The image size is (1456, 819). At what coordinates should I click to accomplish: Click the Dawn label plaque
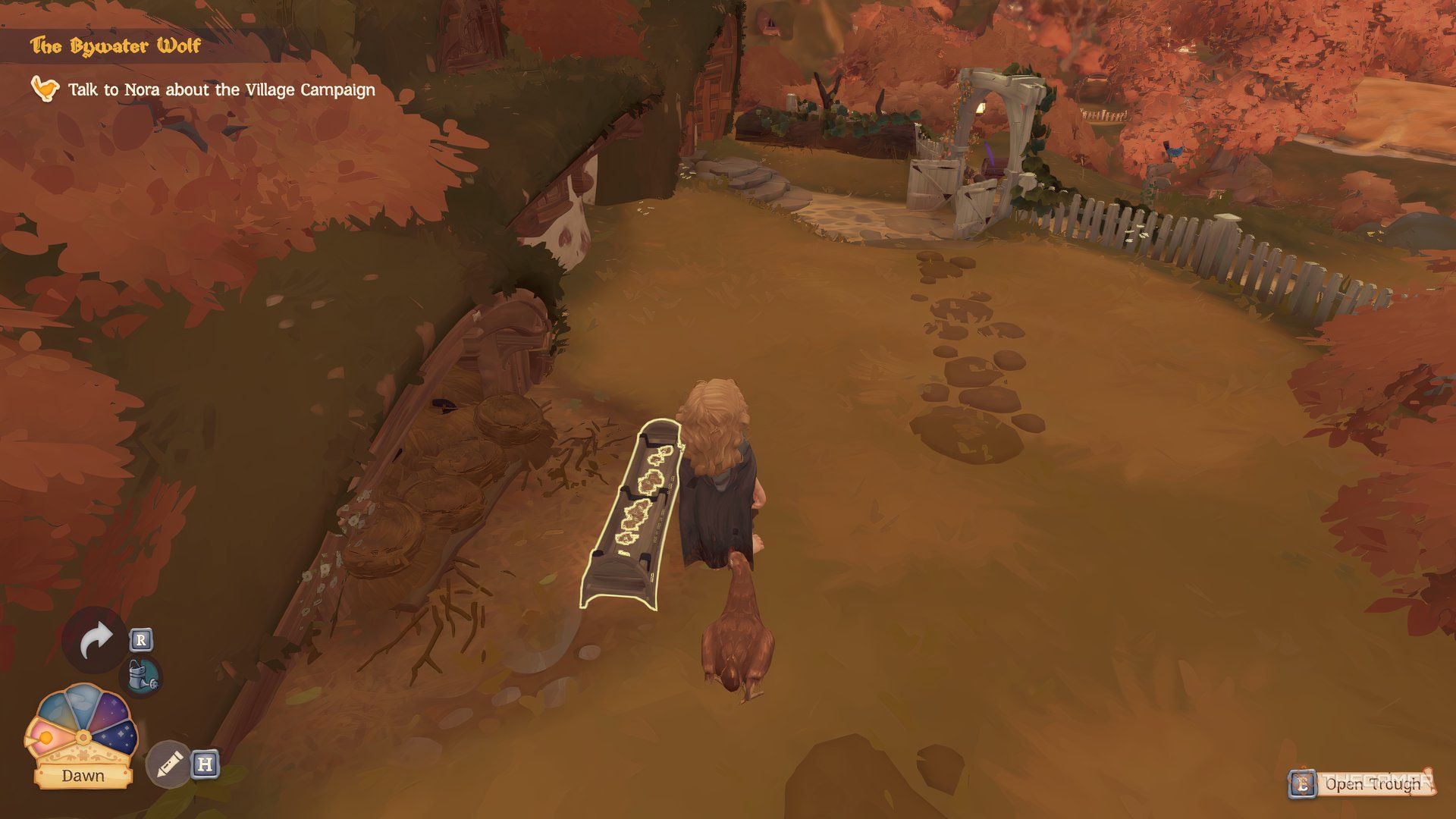(x=83, y=776)
